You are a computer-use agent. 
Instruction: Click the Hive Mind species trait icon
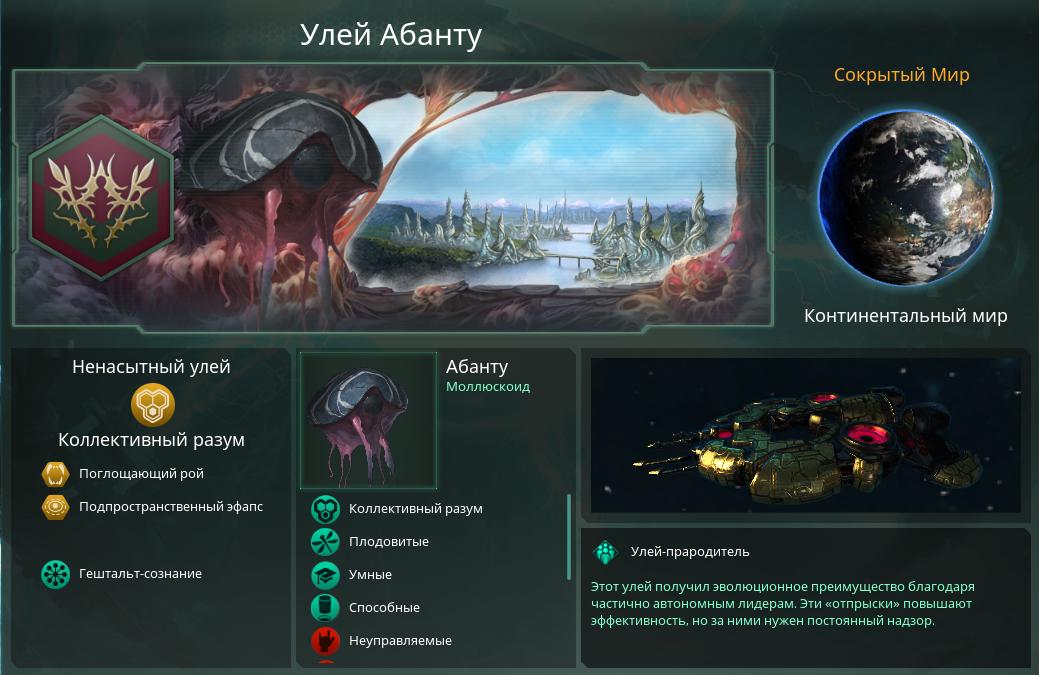tap(325, 509)
